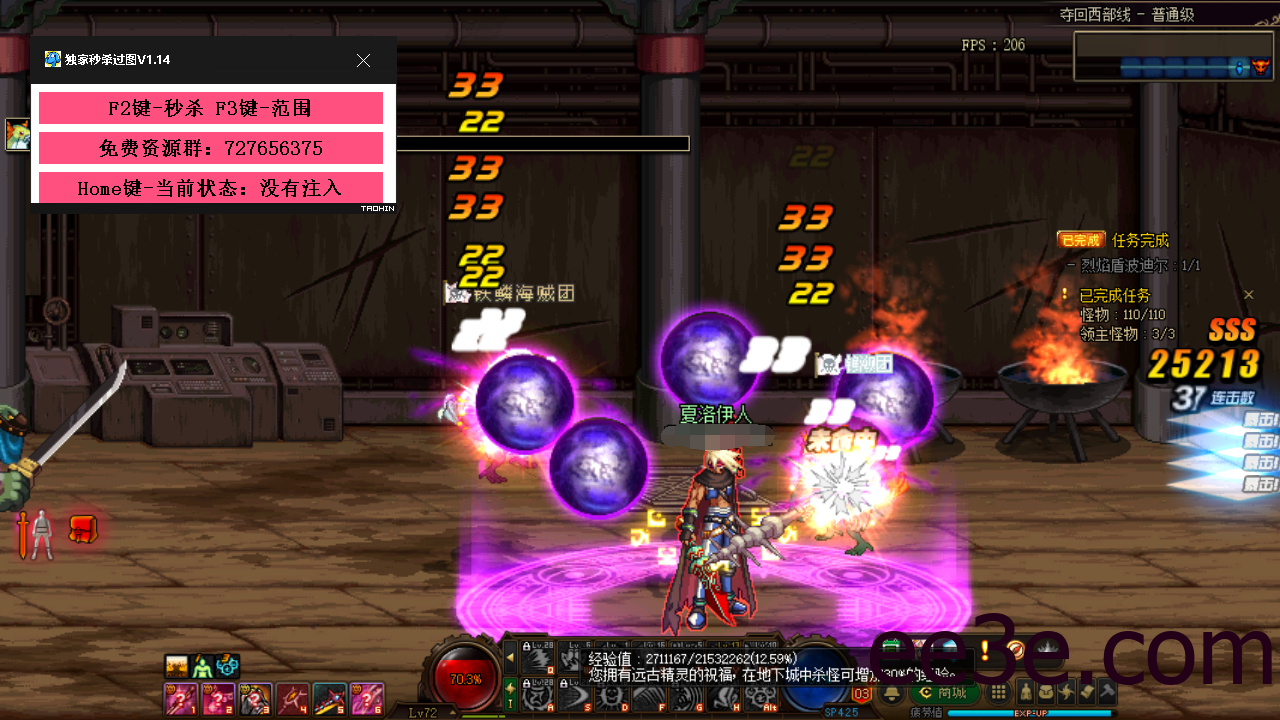This screenshot has width=1280, height=720.
Task: Activate the skill on the A slot
Action: [x=540, y=694]
